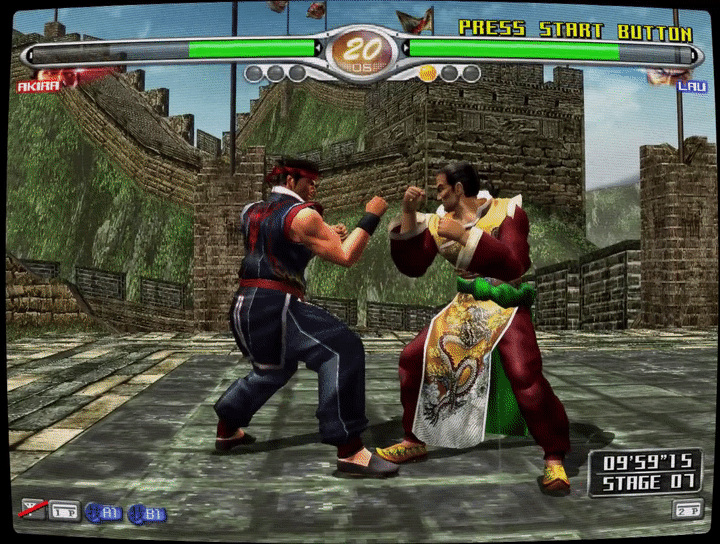Click the AKIRA name tag
The width and height of the screenshot is (720, 544).
tap(40, 87)
